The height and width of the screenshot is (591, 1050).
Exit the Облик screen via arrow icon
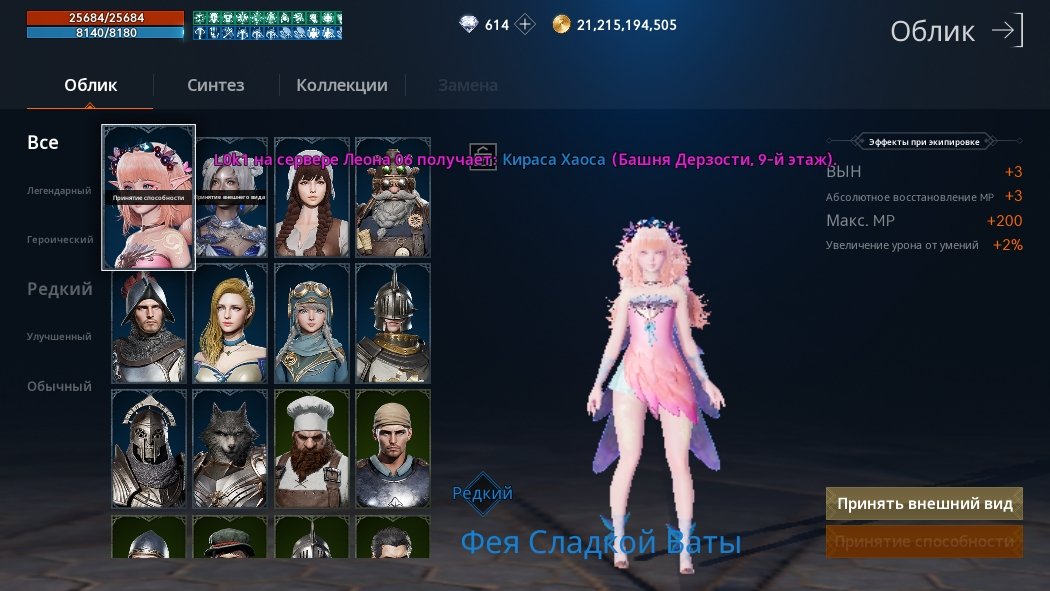pos(1007,31)
